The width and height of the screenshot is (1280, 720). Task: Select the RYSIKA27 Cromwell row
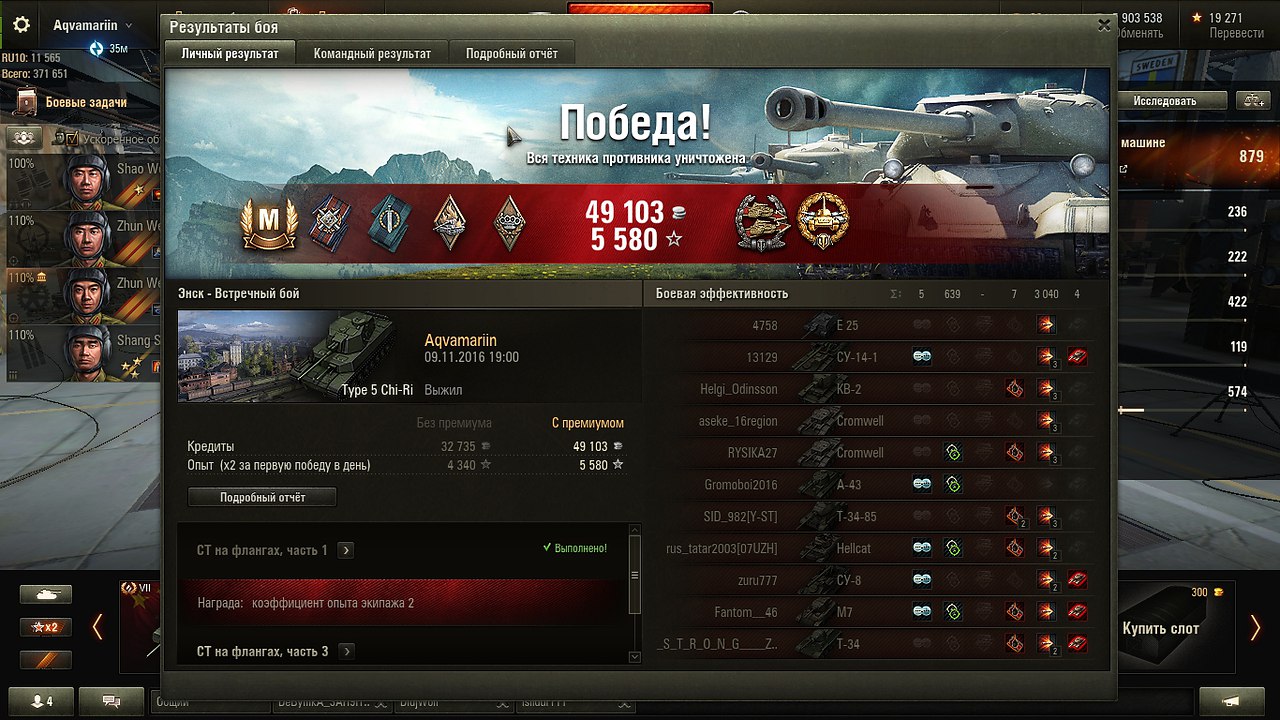click(x=860, y=453)
